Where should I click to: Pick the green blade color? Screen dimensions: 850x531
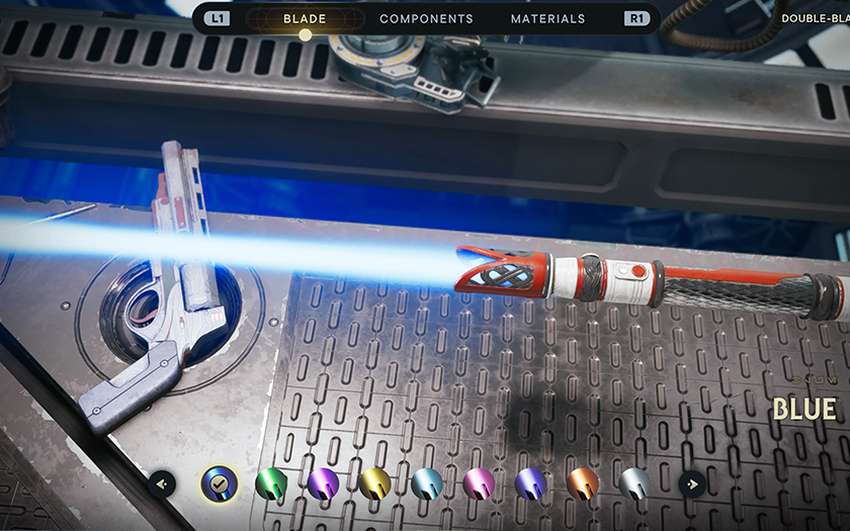pos(271,484)
